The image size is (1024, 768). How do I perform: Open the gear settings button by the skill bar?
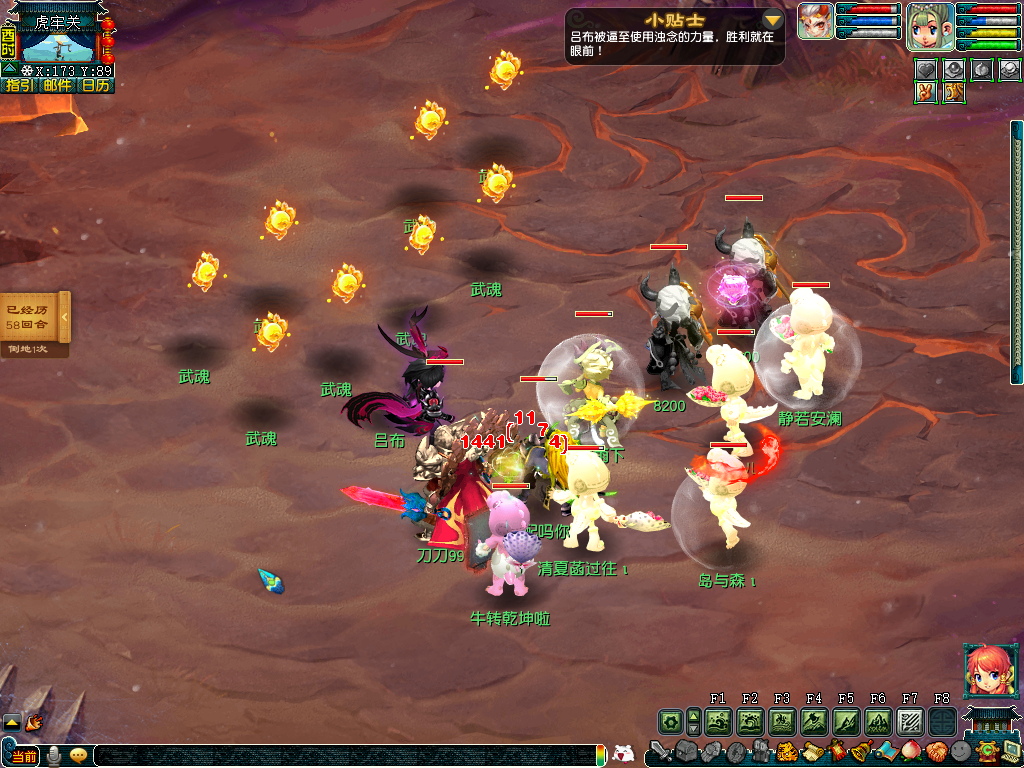[x=670, y=721]
